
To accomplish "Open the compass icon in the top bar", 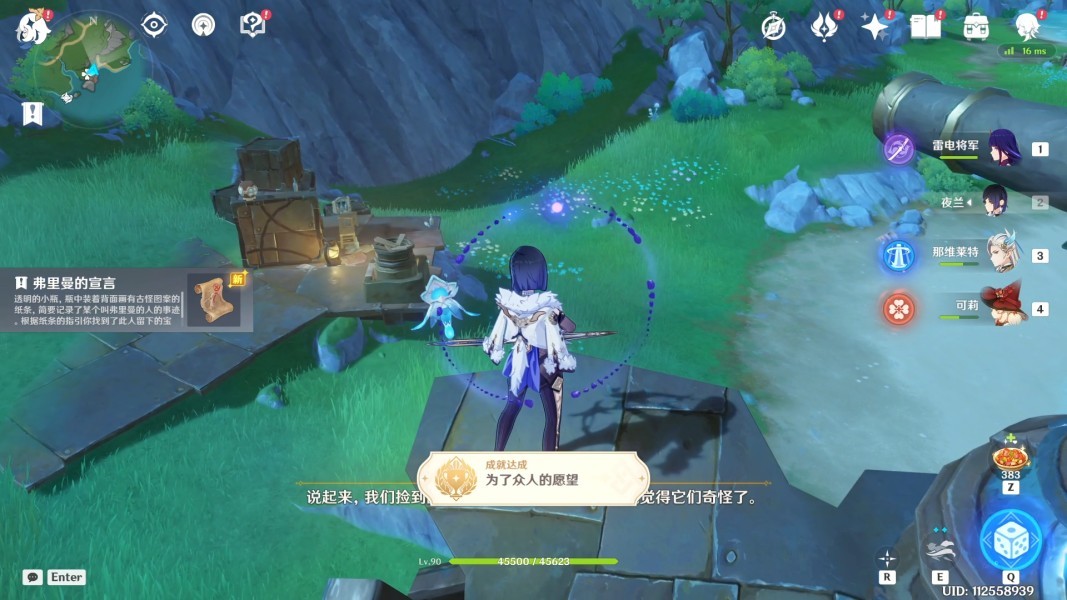I will click(x=773, y=27).
